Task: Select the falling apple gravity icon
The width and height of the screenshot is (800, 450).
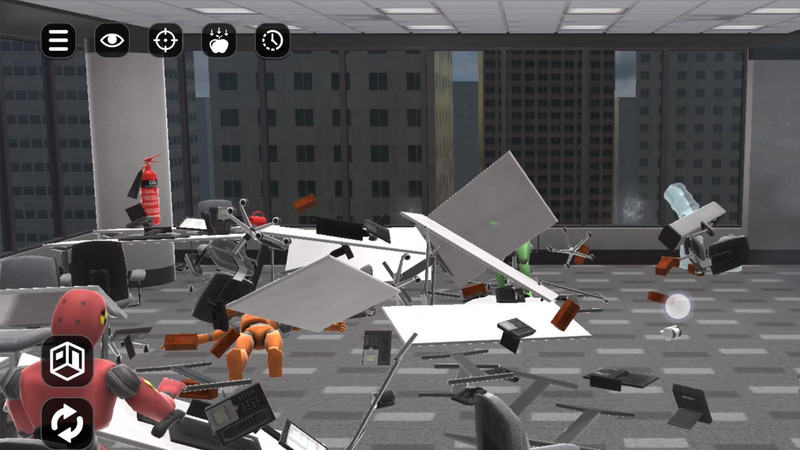Action: 219,40
